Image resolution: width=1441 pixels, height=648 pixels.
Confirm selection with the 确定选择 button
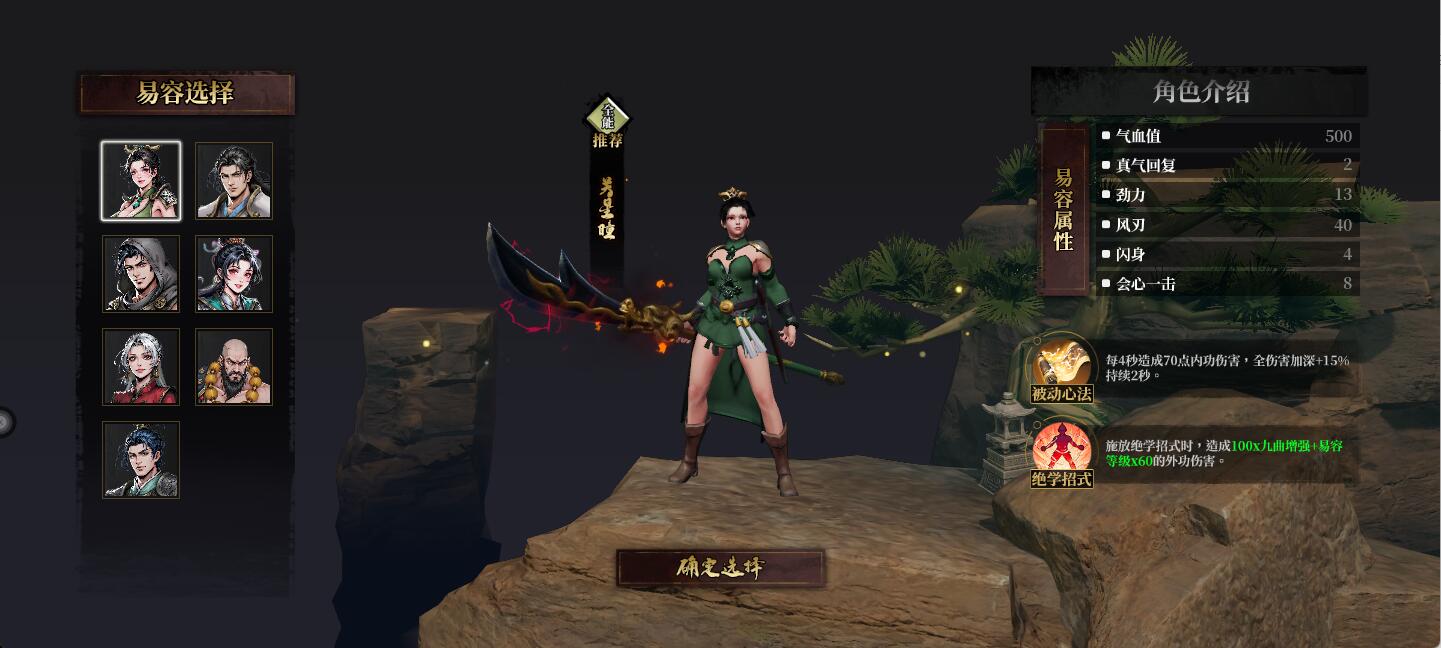720,568
